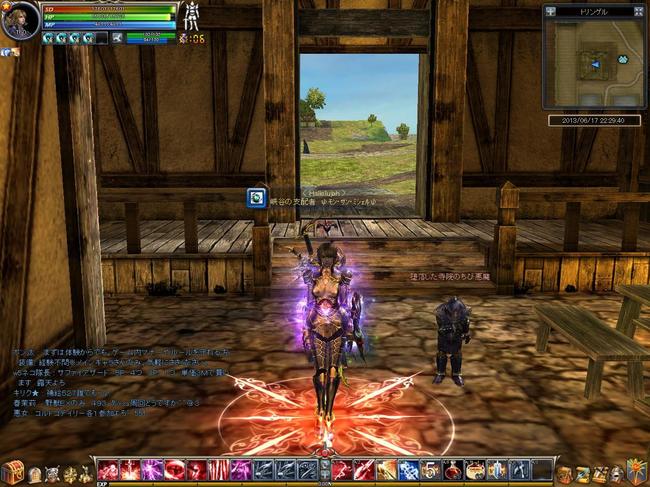Open the treasure chest menu icon

click(x=12, y=471)
